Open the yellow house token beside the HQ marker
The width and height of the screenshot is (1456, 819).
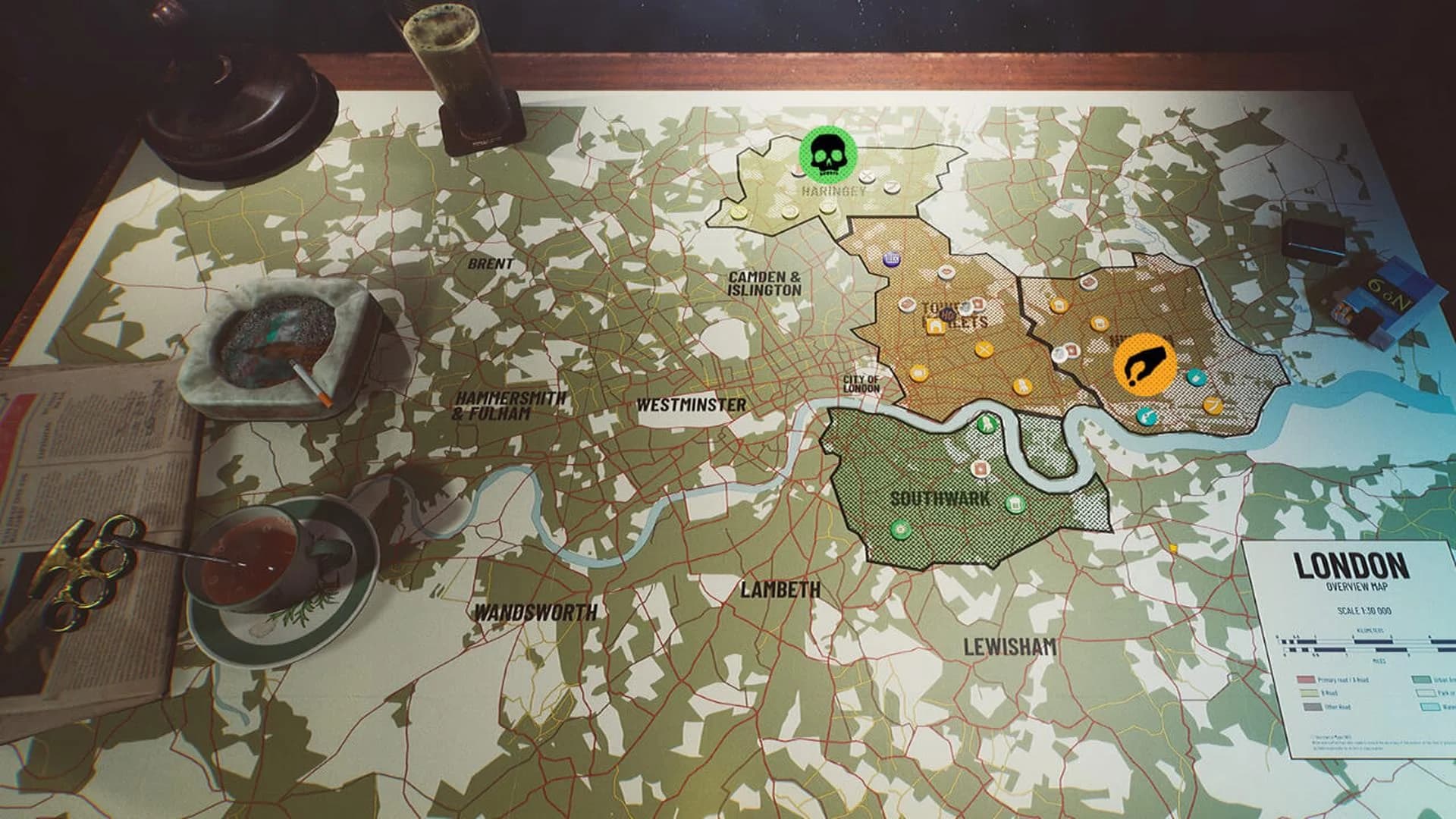click(935, 325)
